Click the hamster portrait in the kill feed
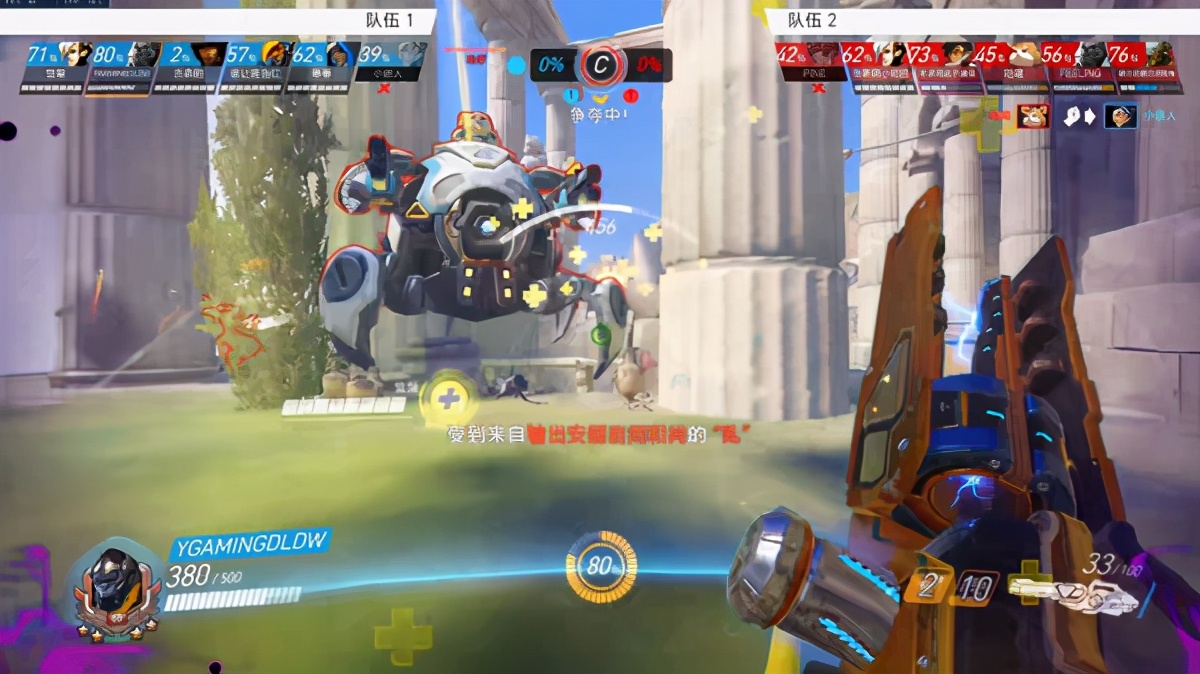This screenshot has width=1200, height=674. click(1033, 118)
